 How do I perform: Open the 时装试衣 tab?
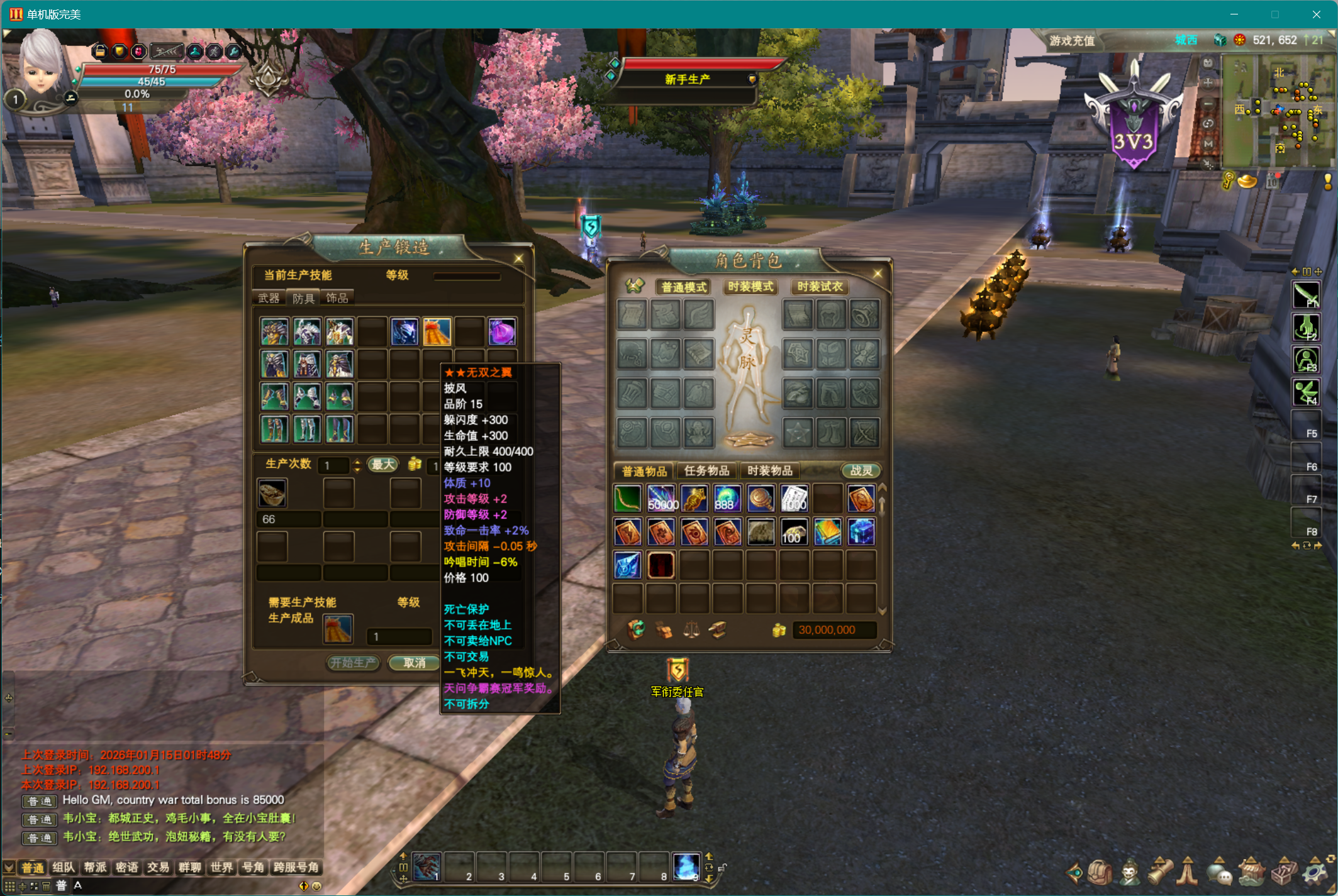pyautogui.click(x=820, y=287)
